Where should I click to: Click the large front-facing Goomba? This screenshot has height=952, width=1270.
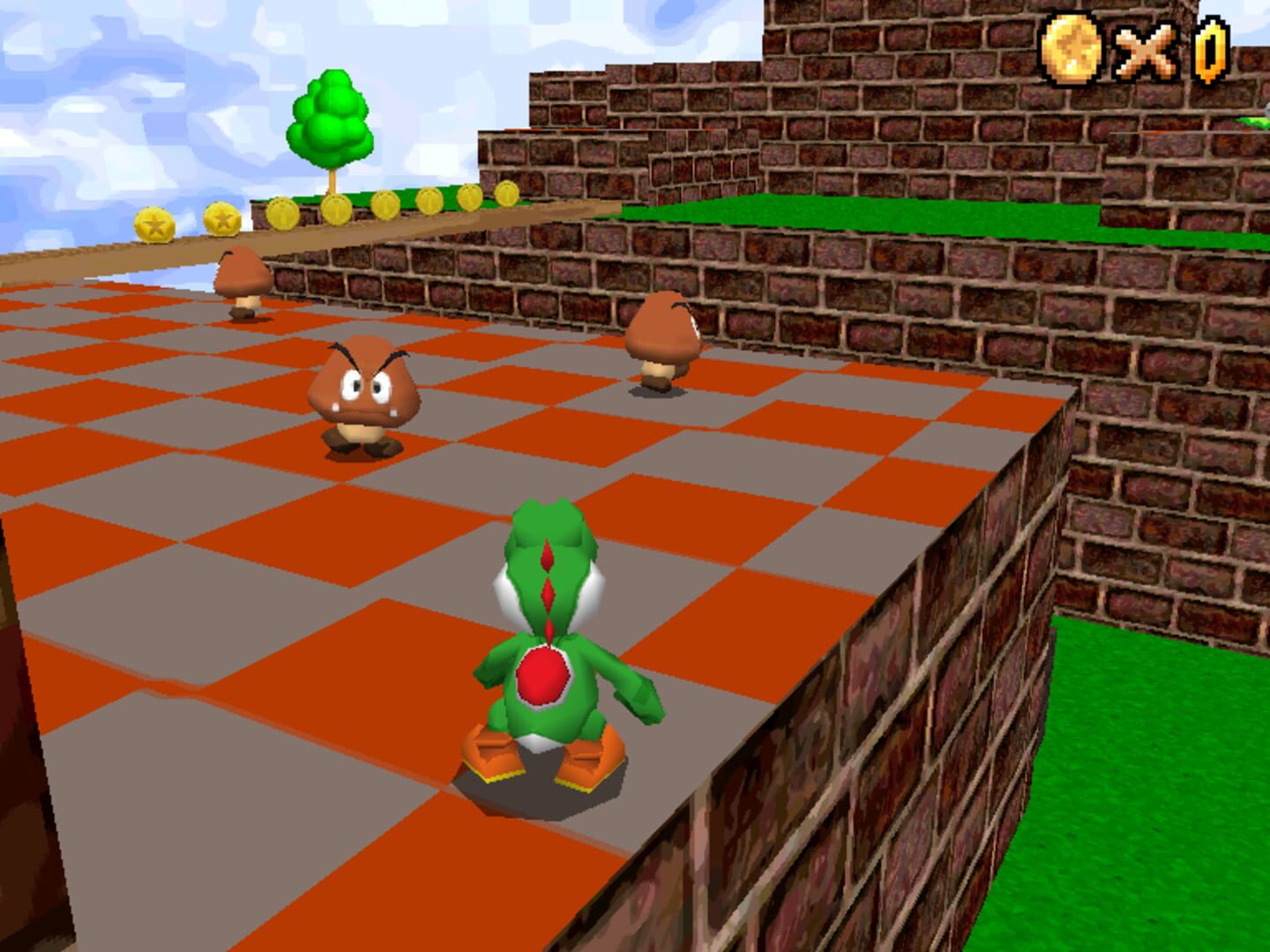[363, 392]
